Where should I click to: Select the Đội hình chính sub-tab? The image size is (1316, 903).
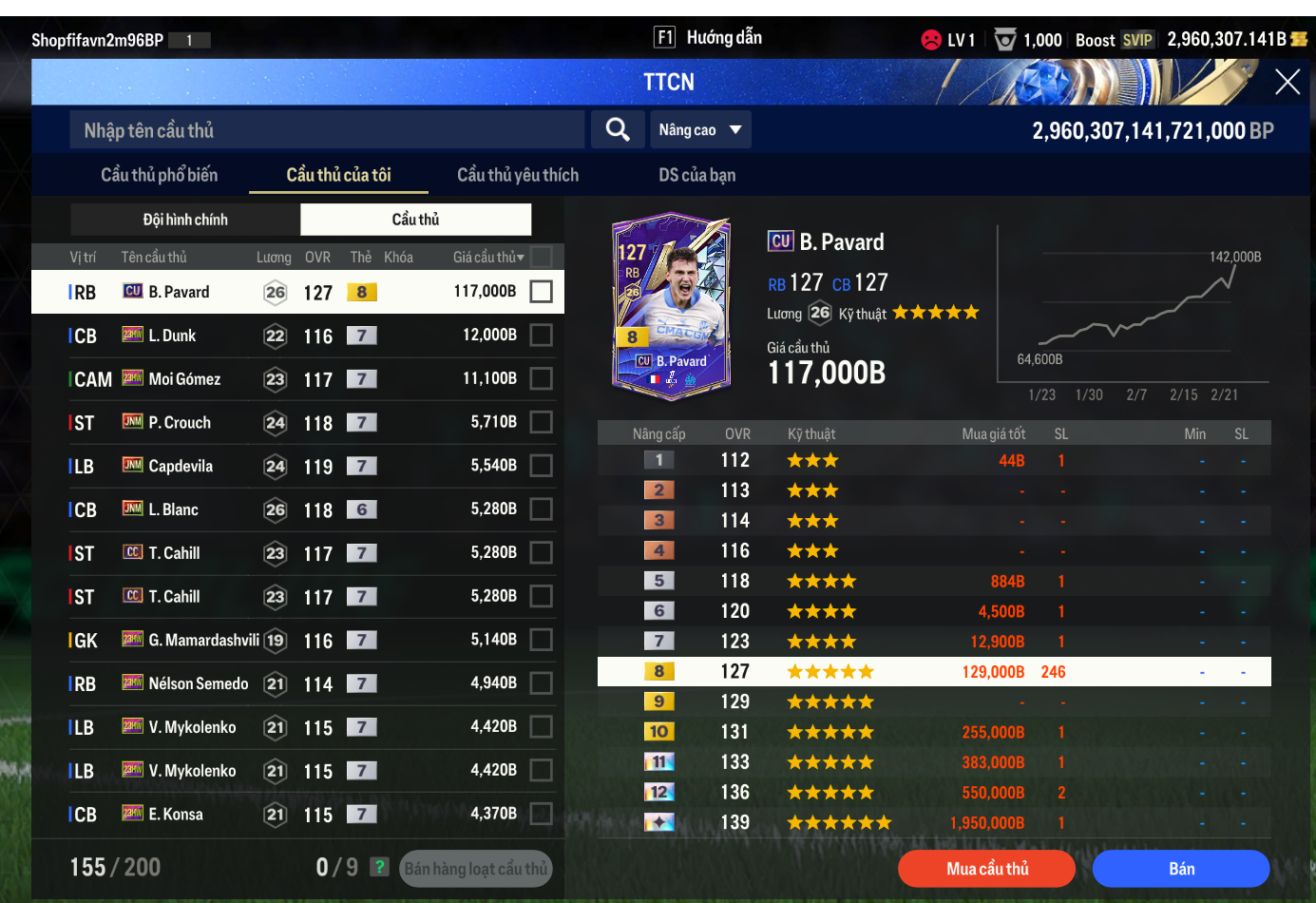185,220
